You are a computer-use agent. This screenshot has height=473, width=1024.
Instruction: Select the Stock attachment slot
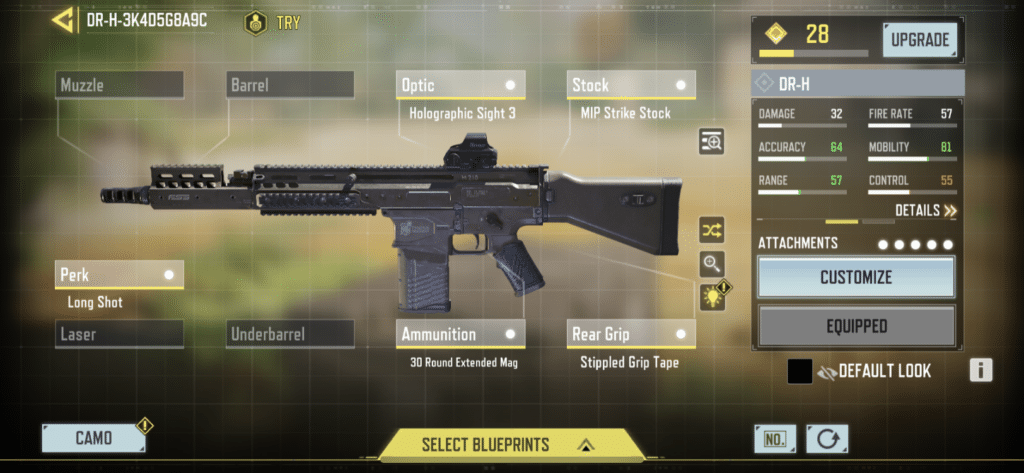[x=631, y=85]
